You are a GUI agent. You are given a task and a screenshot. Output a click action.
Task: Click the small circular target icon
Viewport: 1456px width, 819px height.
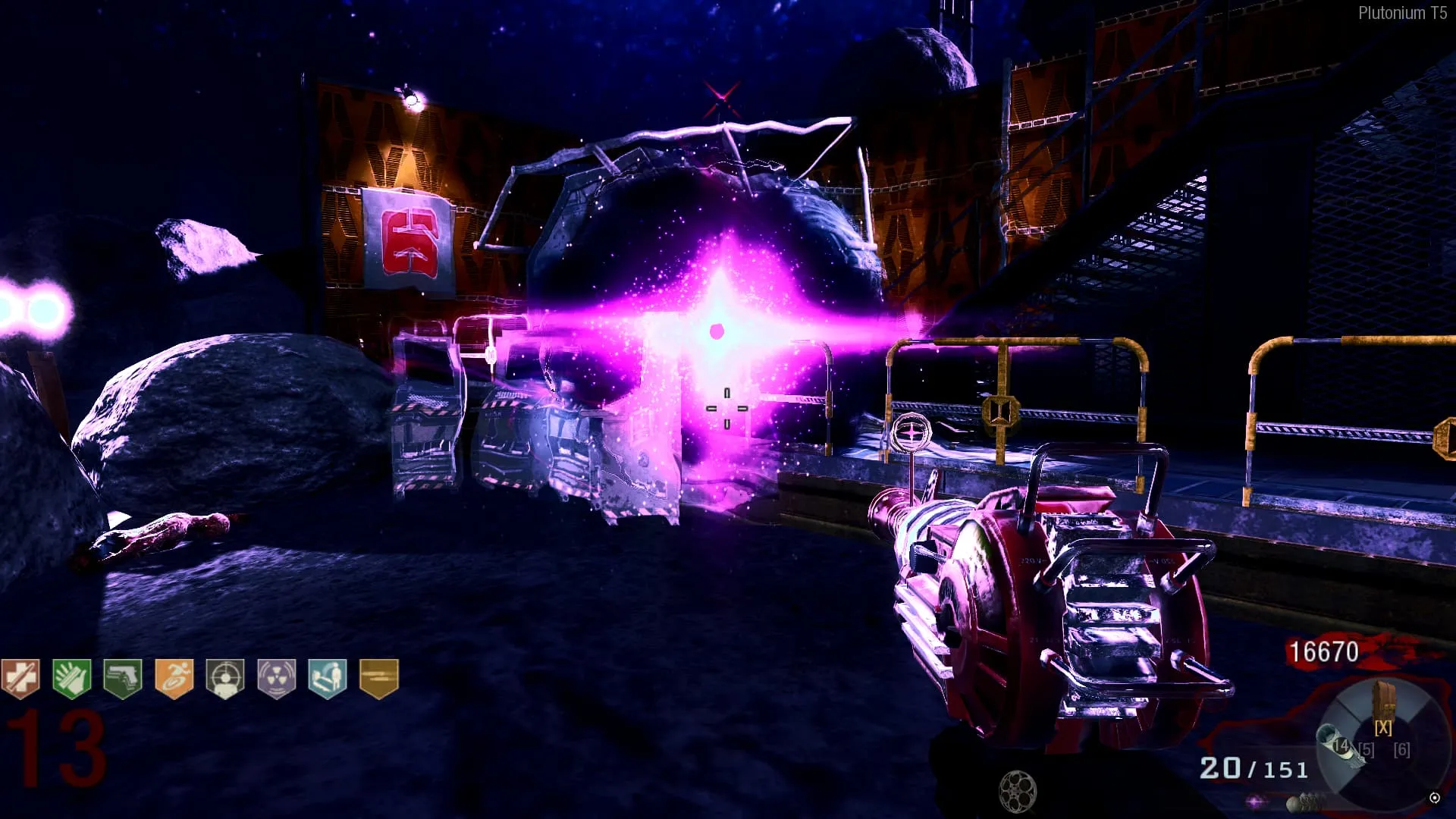pyautogui.click(x=1434, y=798)
